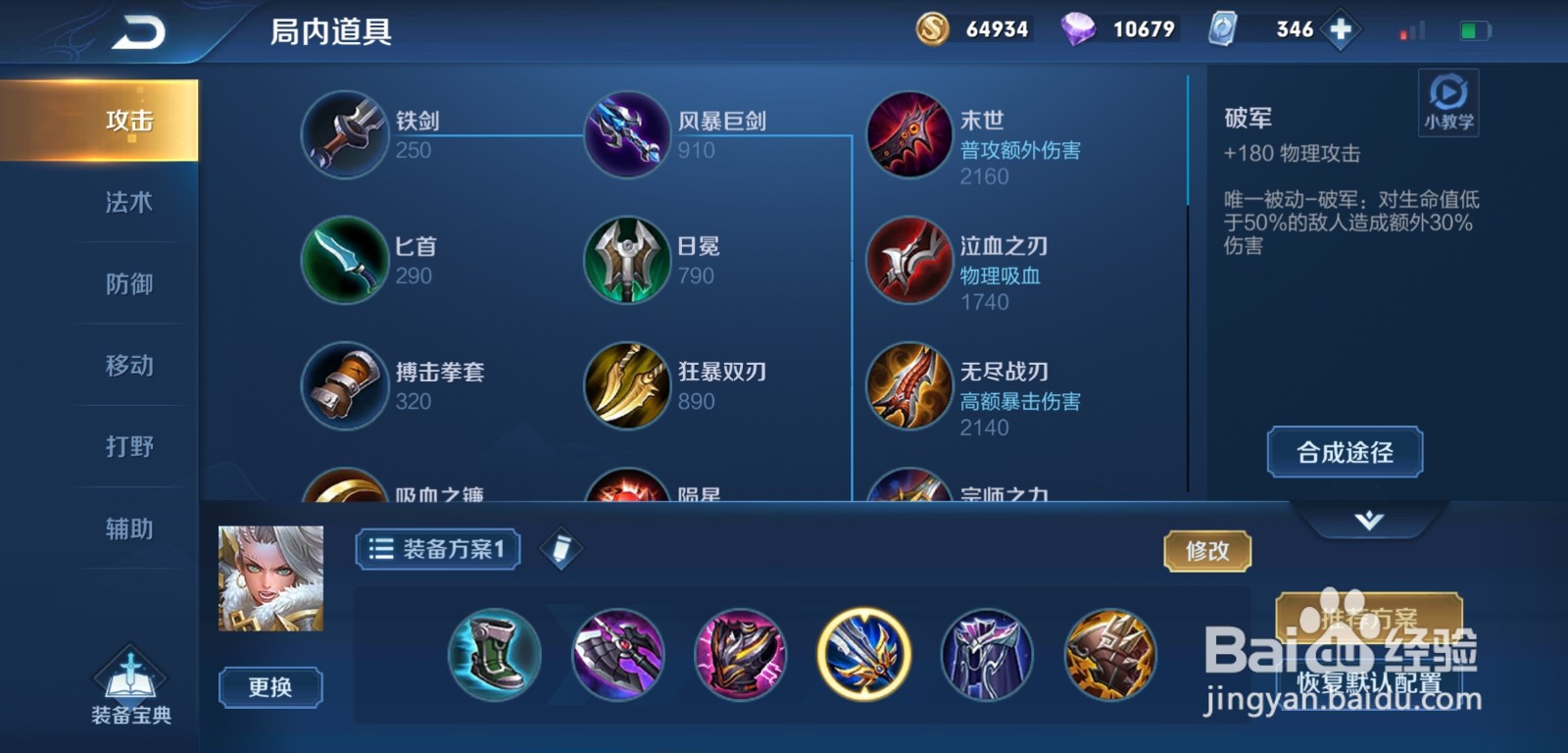Click the 合成途径 button
Screen dimensions: 1568x753
(1344, 452)
